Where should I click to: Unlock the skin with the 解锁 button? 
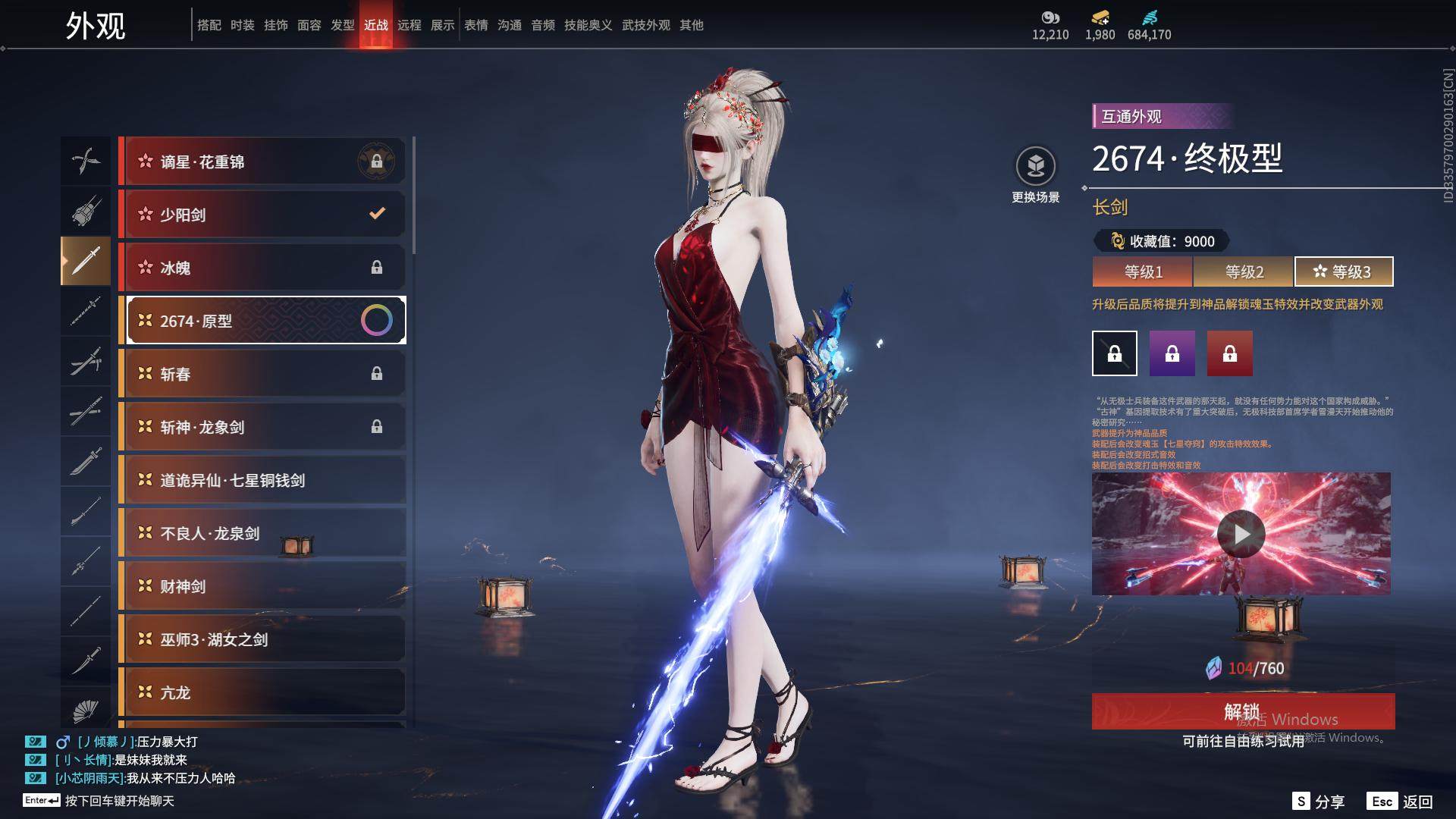click(1243, 711)
